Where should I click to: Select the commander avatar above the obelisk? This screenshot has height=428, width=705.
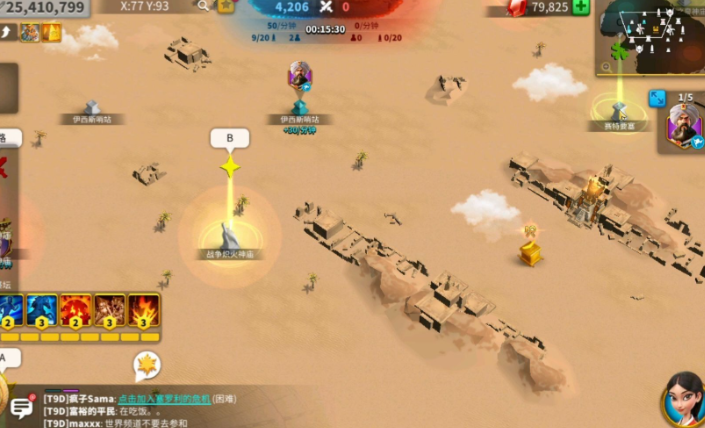[299, 76]
